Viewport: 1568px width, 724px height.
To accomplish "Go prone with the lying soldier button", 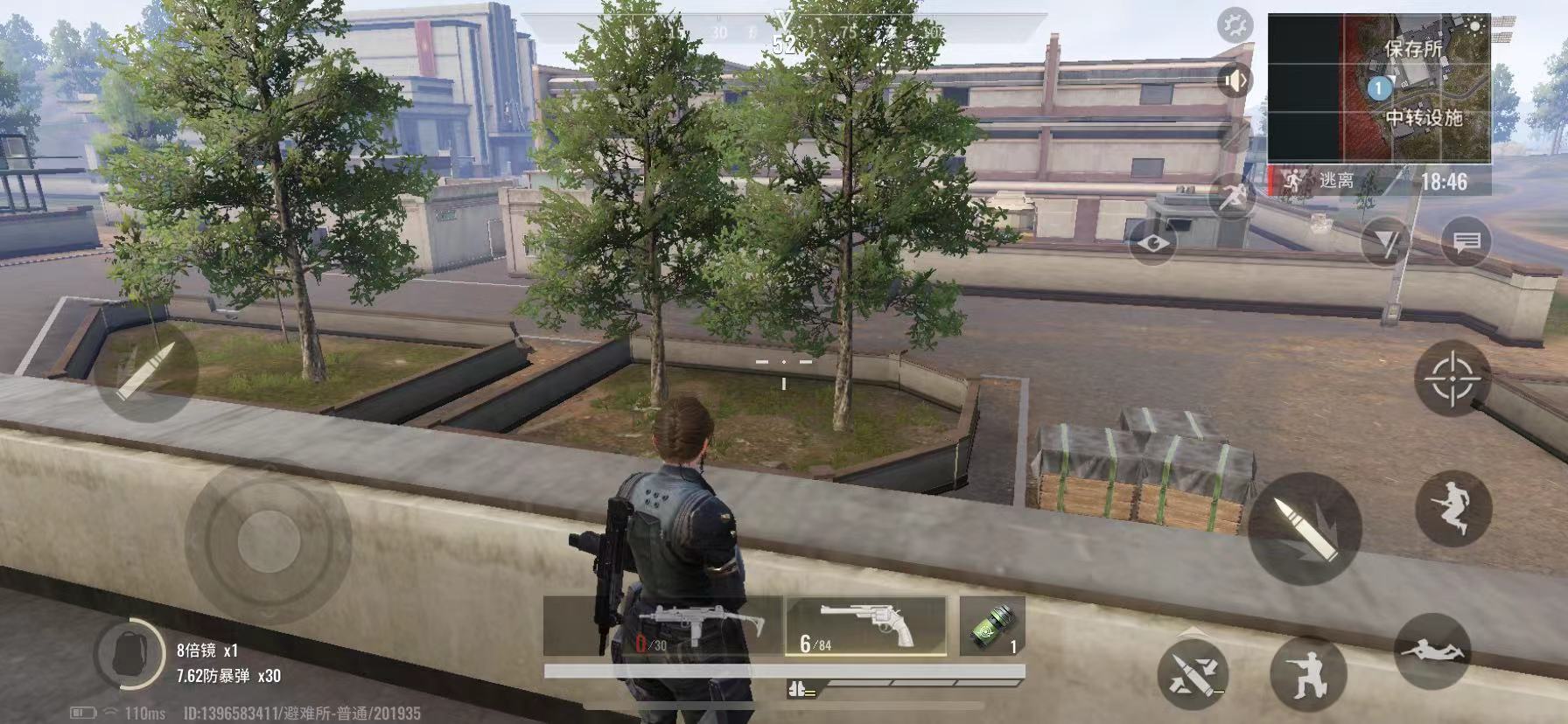I will pyautogui.click(x=1431, y=651).
